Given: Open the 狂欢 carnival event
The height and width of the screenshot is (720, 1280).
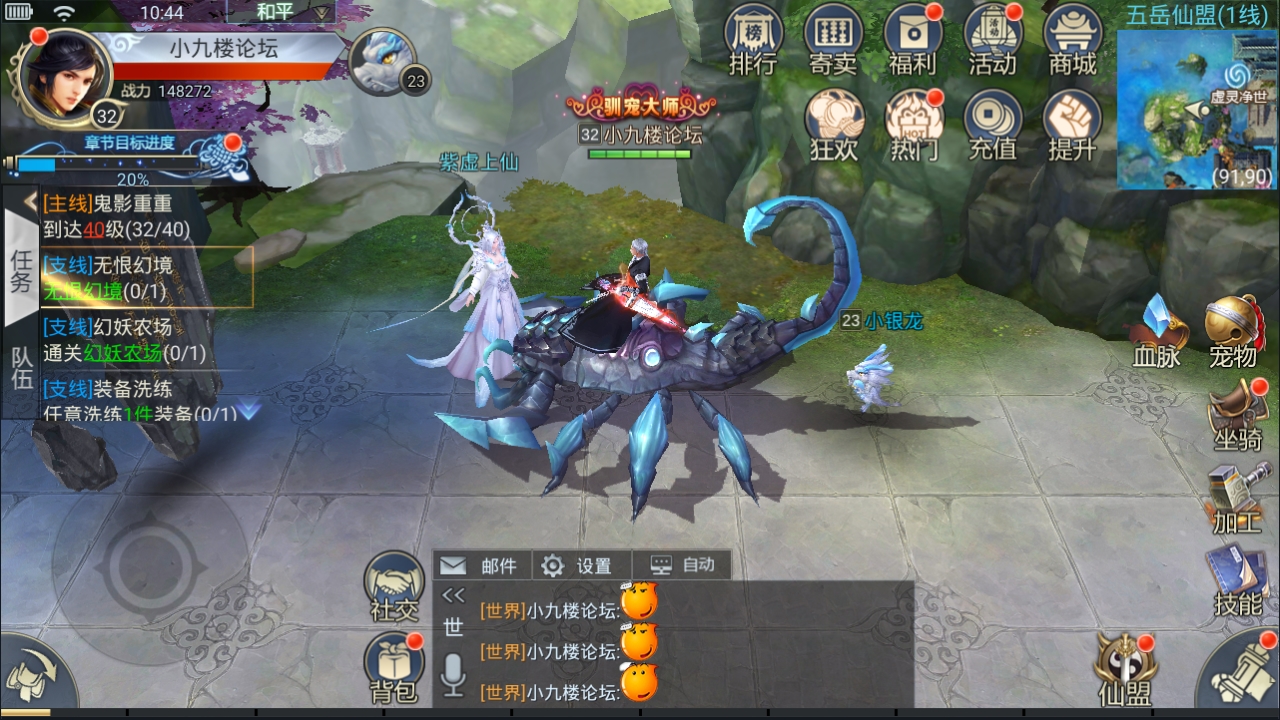Looking at the screenshot, I should click(x=833, y=124).
